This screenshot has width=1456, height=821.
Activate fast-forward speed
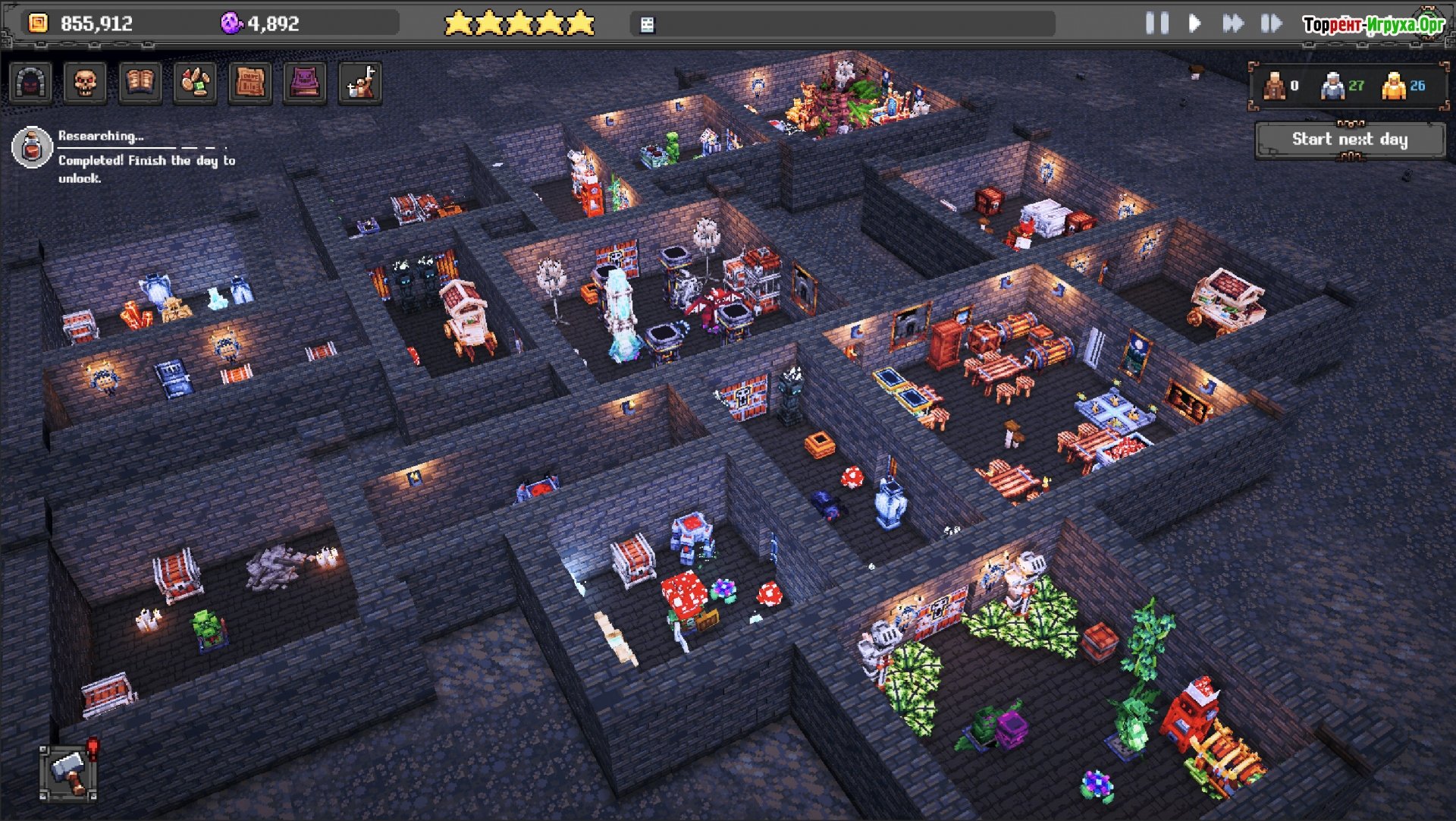click(1233, 24)
